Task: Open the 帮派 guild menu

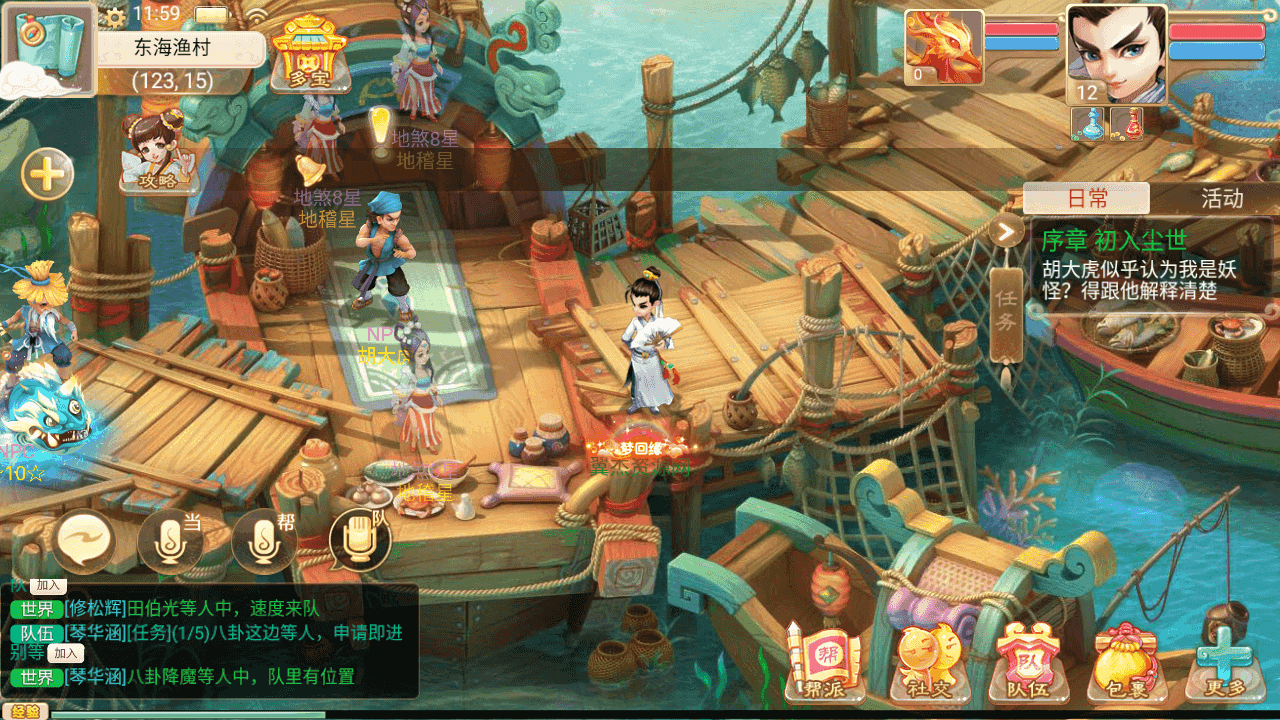Action: pyautogui.click(x=824, y=662)
